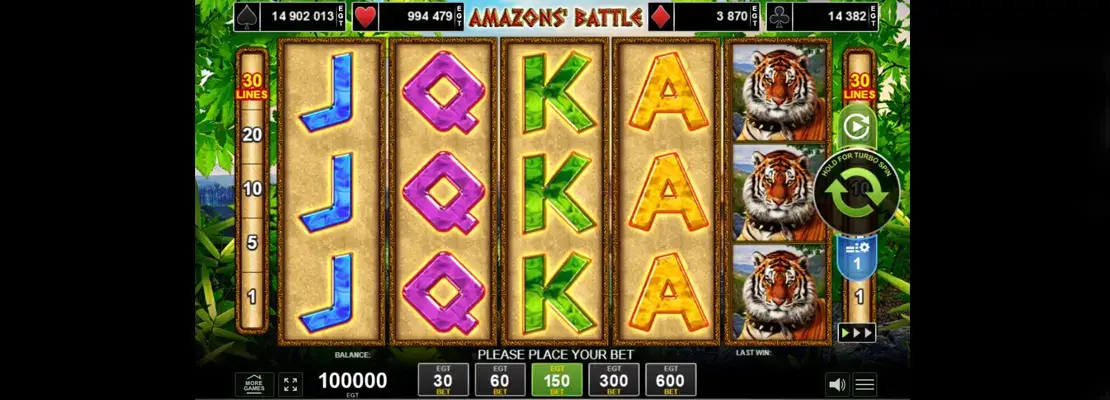
Task: Mute the game sound
Action: tap(836, 384)
